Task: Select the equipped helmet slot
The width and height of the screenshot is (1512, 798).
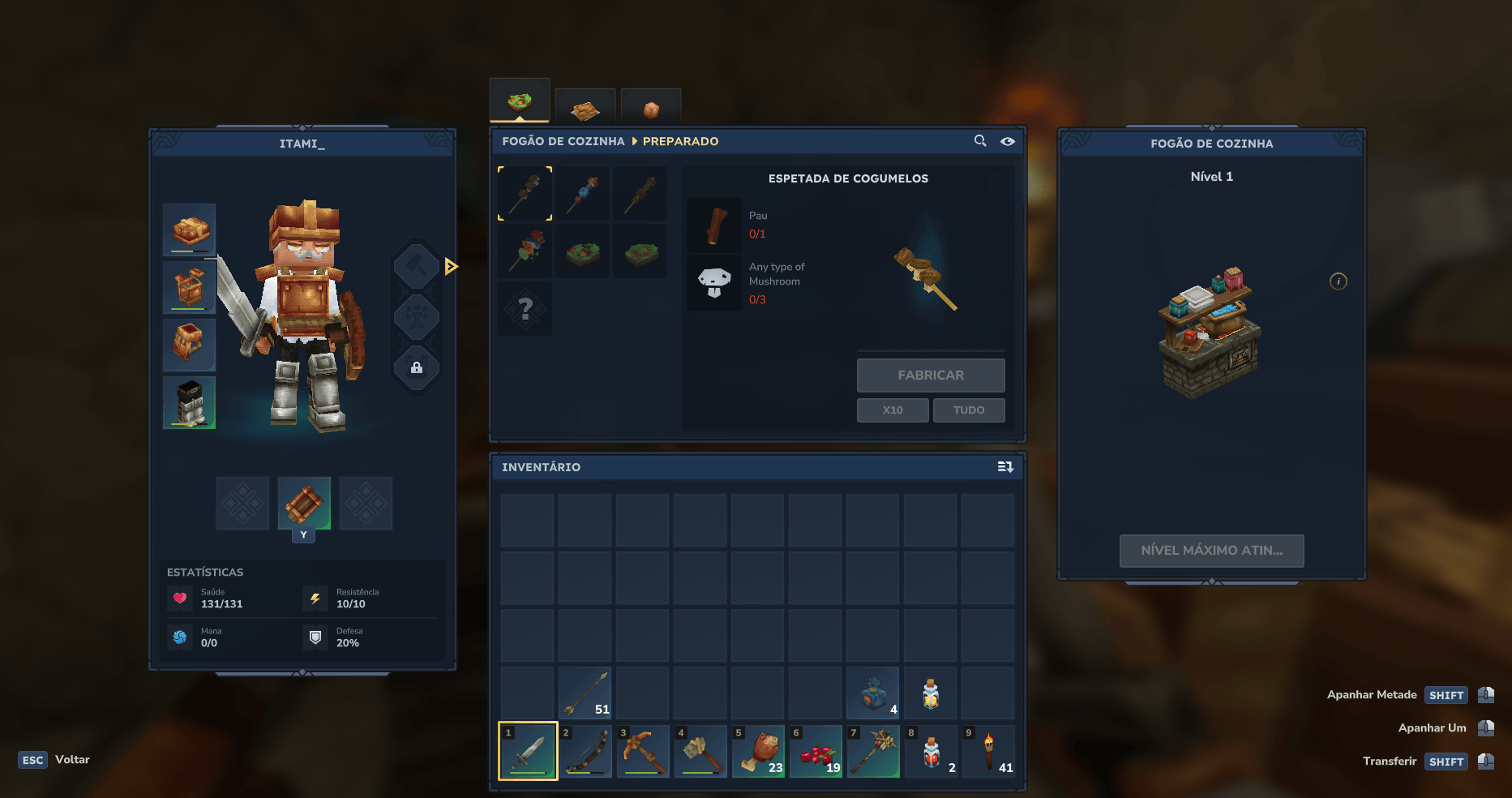Action: (x=190, y=230)
